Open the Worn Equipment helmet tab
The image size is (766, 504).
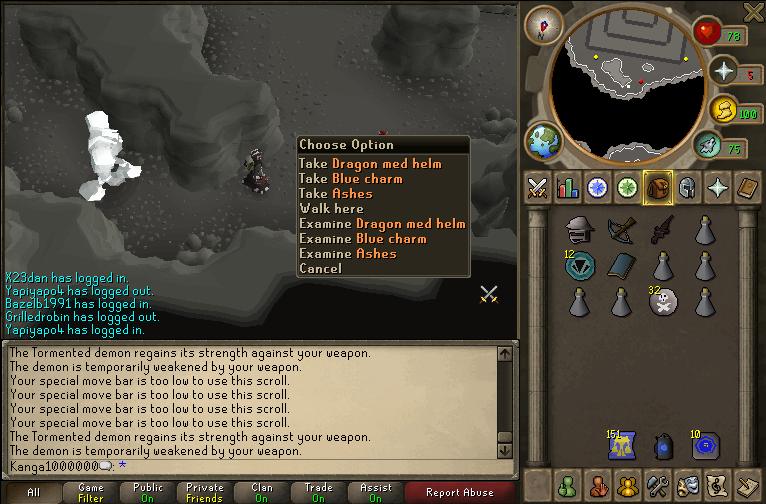687,187
